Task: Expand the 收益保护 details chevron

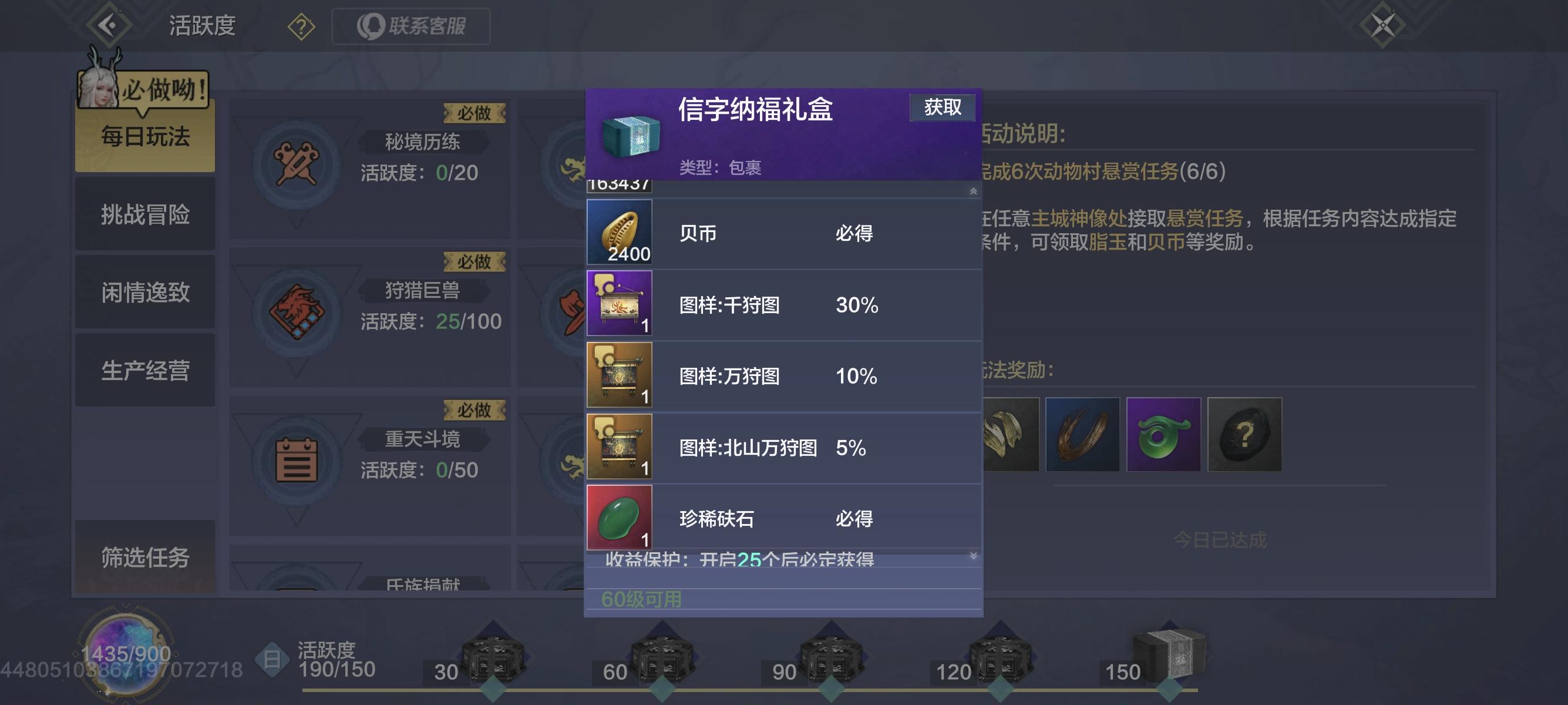Action: 973,556
